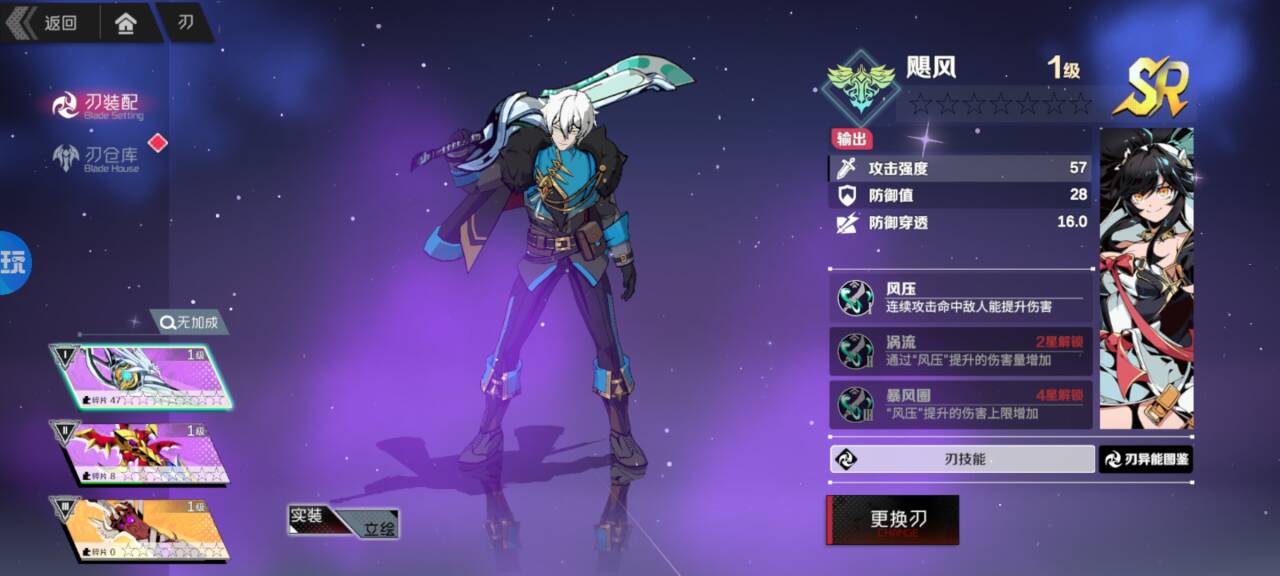1280x576 pixels.
Task: Open the 刃技能 blade skills panel
Action: point(962,459)
